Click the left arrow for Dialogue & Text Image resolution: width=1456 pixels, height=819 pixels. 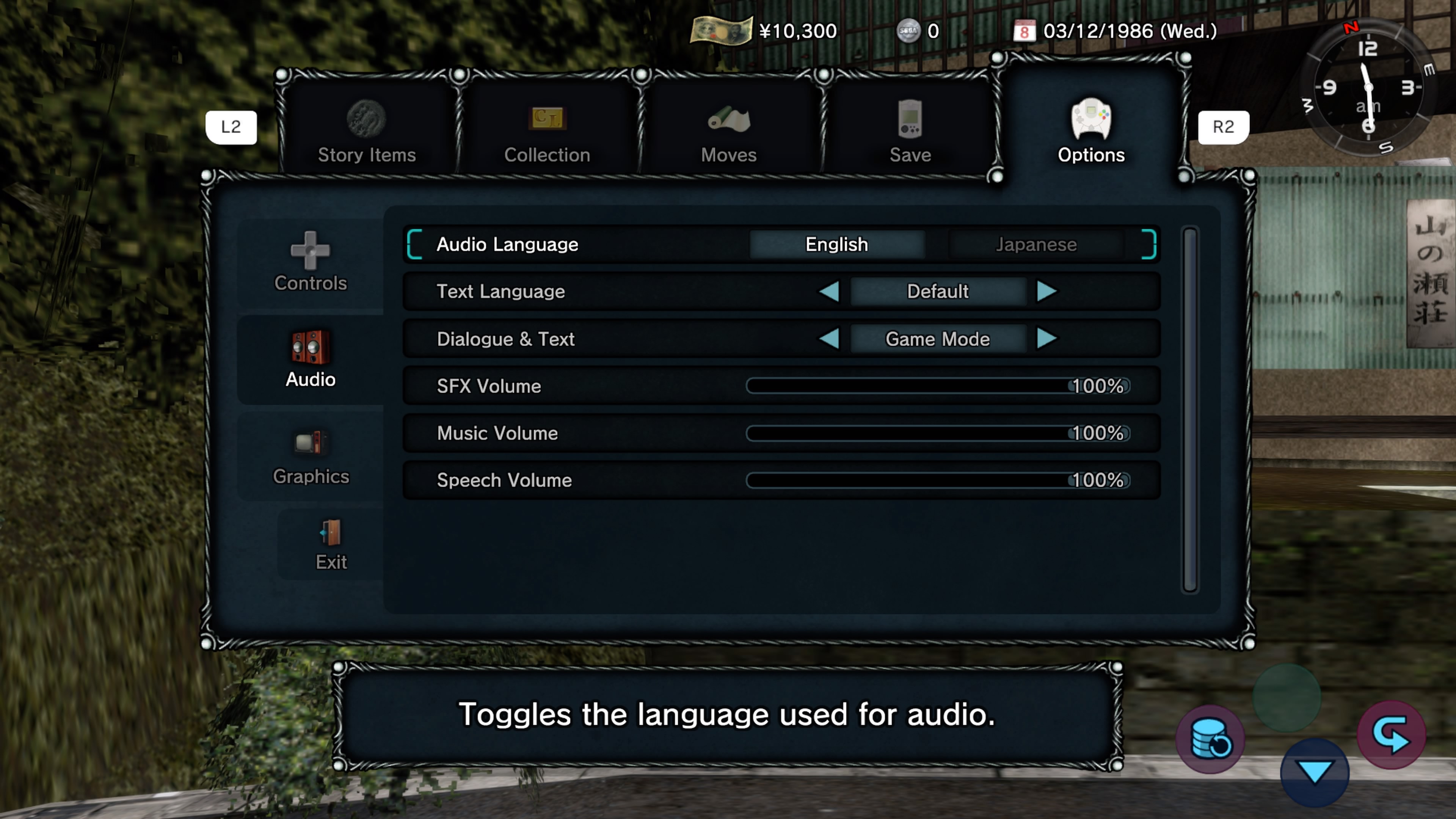[x=829, y=339]
